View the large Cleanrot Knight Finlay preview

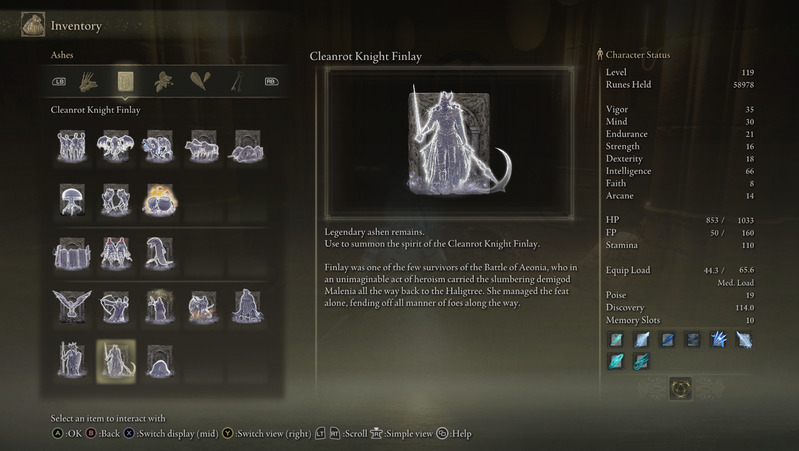(447, 141)
